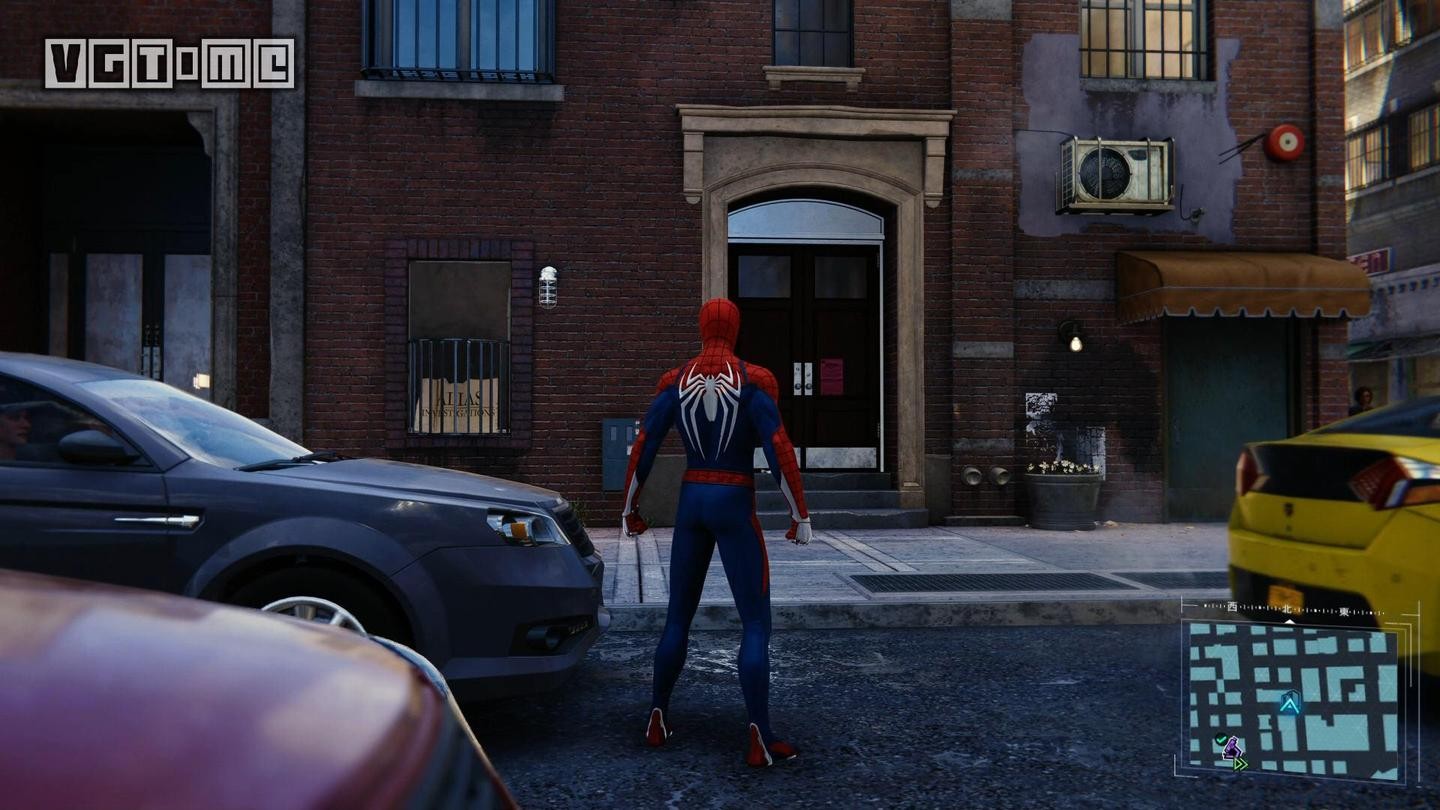Click the green double-arrow marker on minimap

pyautogui.click(x=1240, y=764)
